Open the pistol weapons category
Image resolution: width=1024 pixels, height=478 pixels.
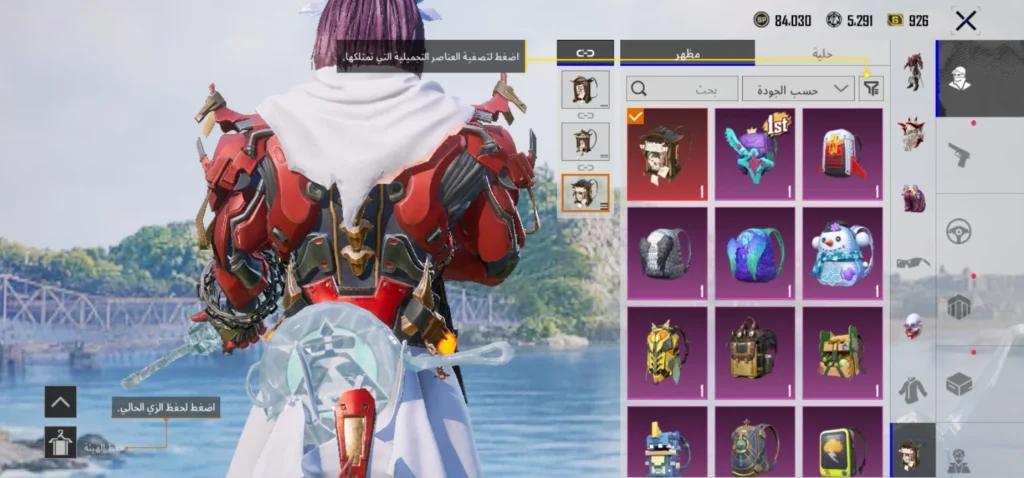click(960, 153)
